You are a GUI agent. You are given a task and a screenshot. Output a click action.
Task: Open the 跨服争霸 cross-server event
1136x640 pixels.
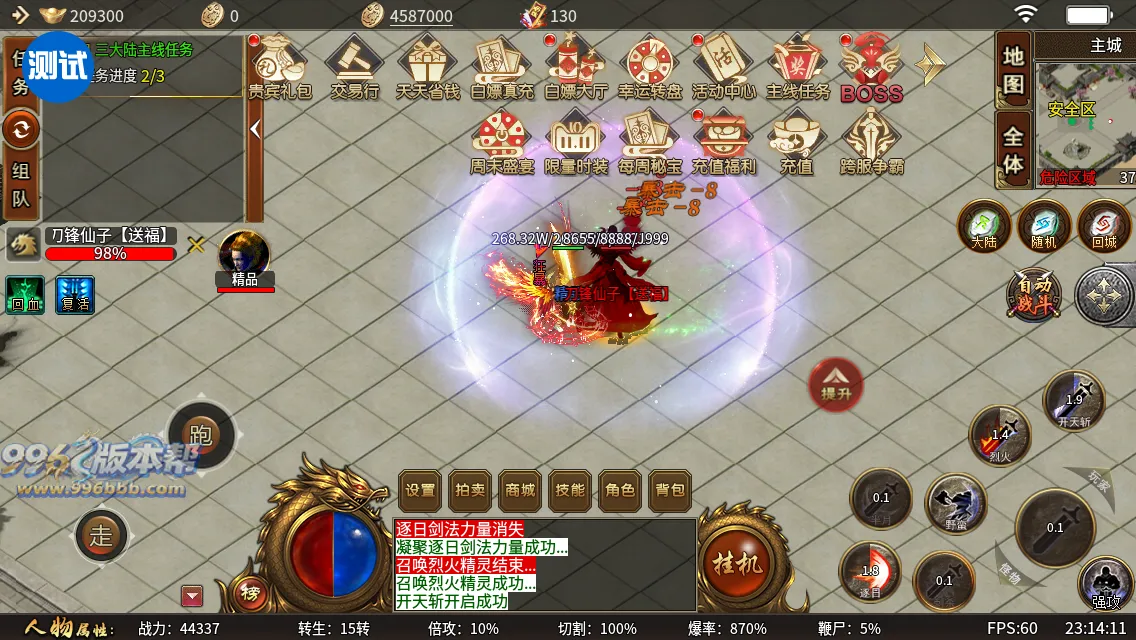point(871,143)
